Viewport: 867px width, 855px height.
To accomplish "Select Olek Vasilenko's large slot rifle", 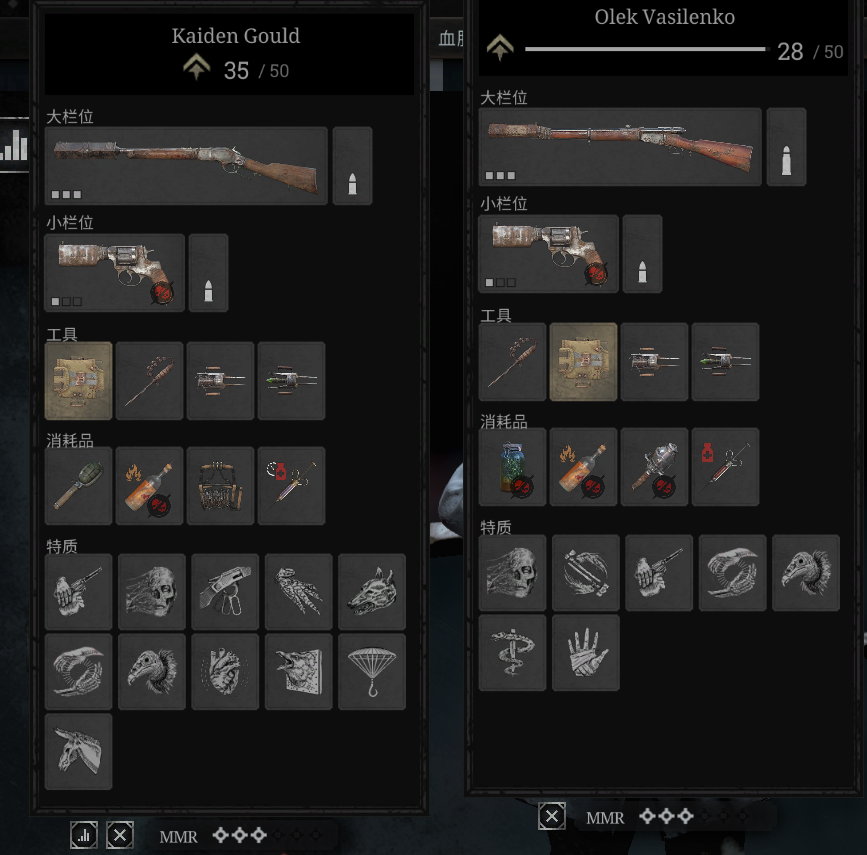I will 620,147.
